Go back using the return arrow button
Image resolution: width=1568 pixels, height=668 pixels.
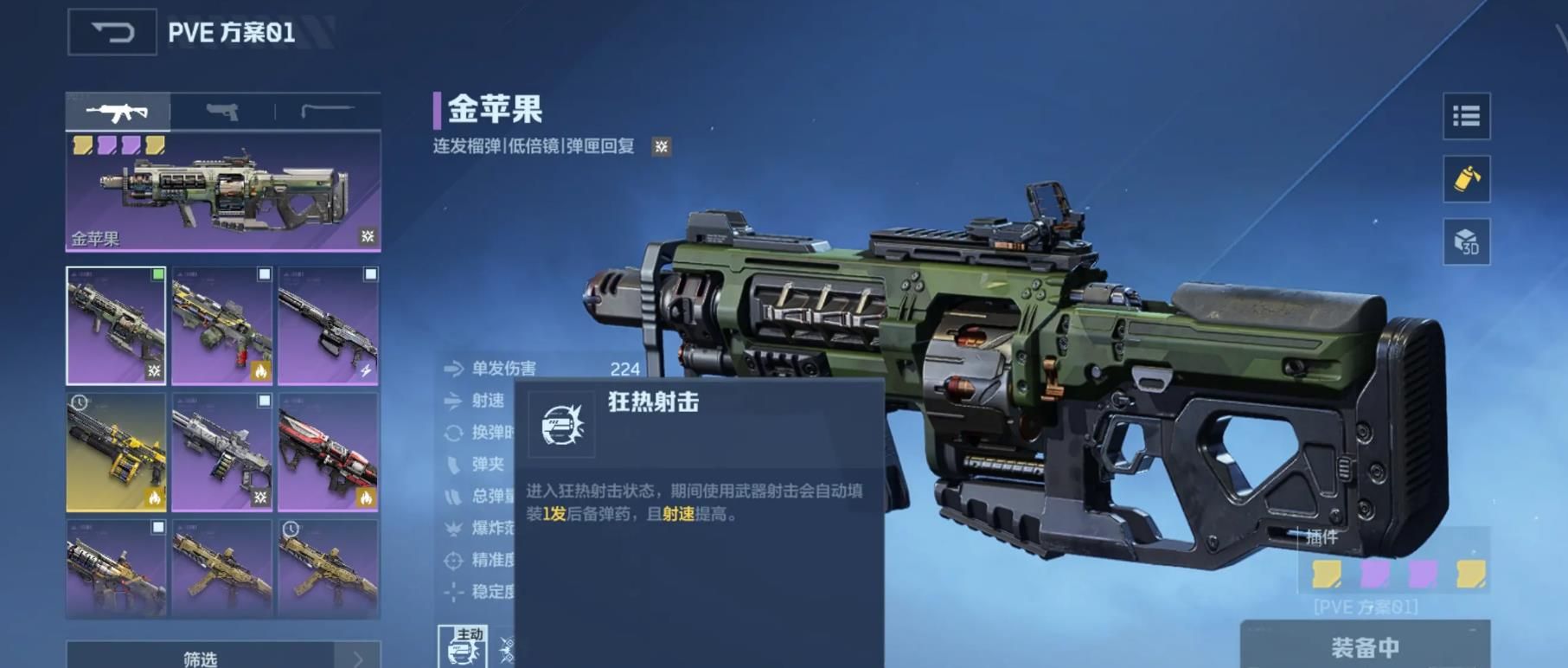(112, 33)
